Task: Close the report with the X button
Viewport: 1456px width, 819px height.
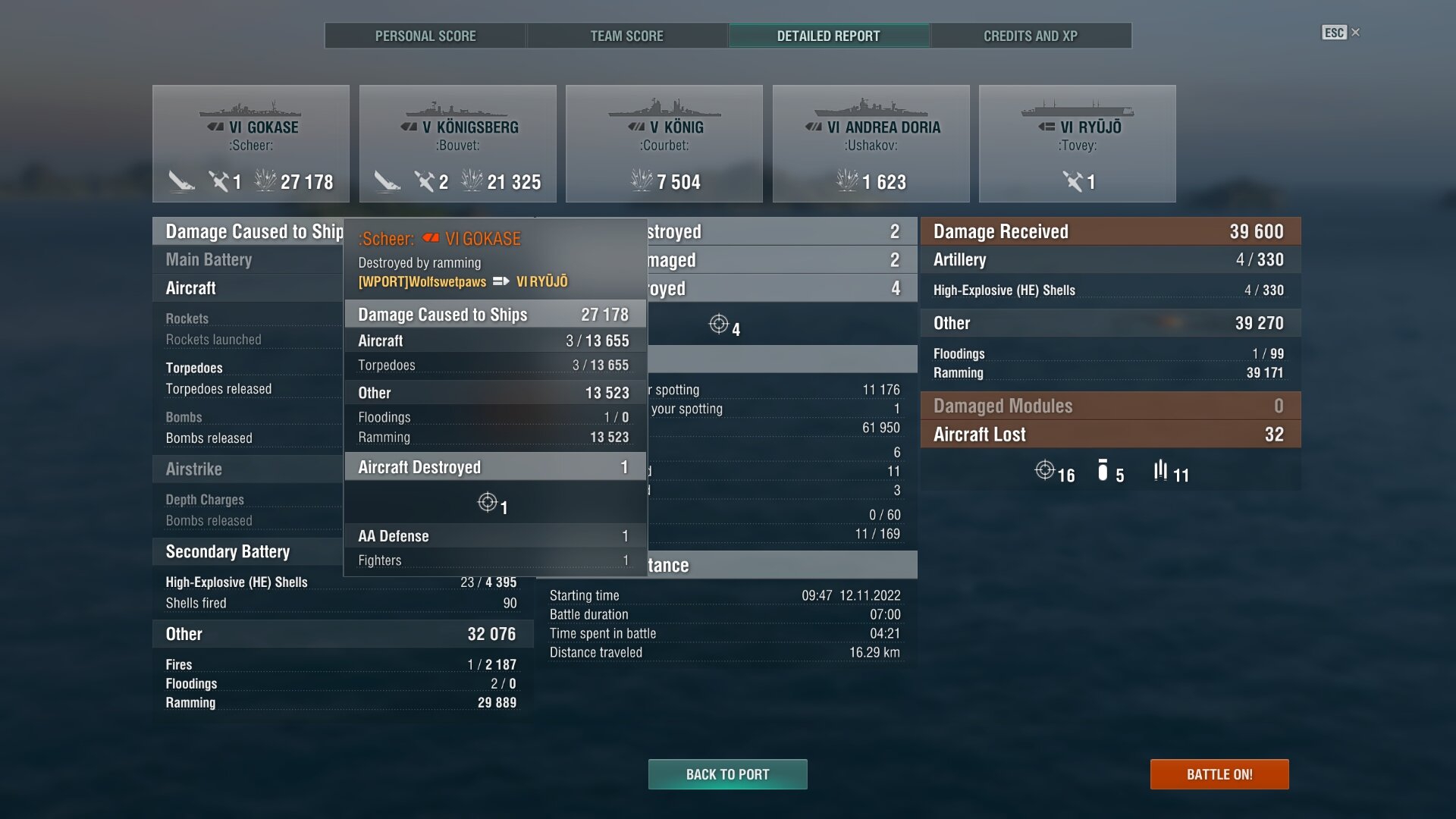Action: point(1356,32)
